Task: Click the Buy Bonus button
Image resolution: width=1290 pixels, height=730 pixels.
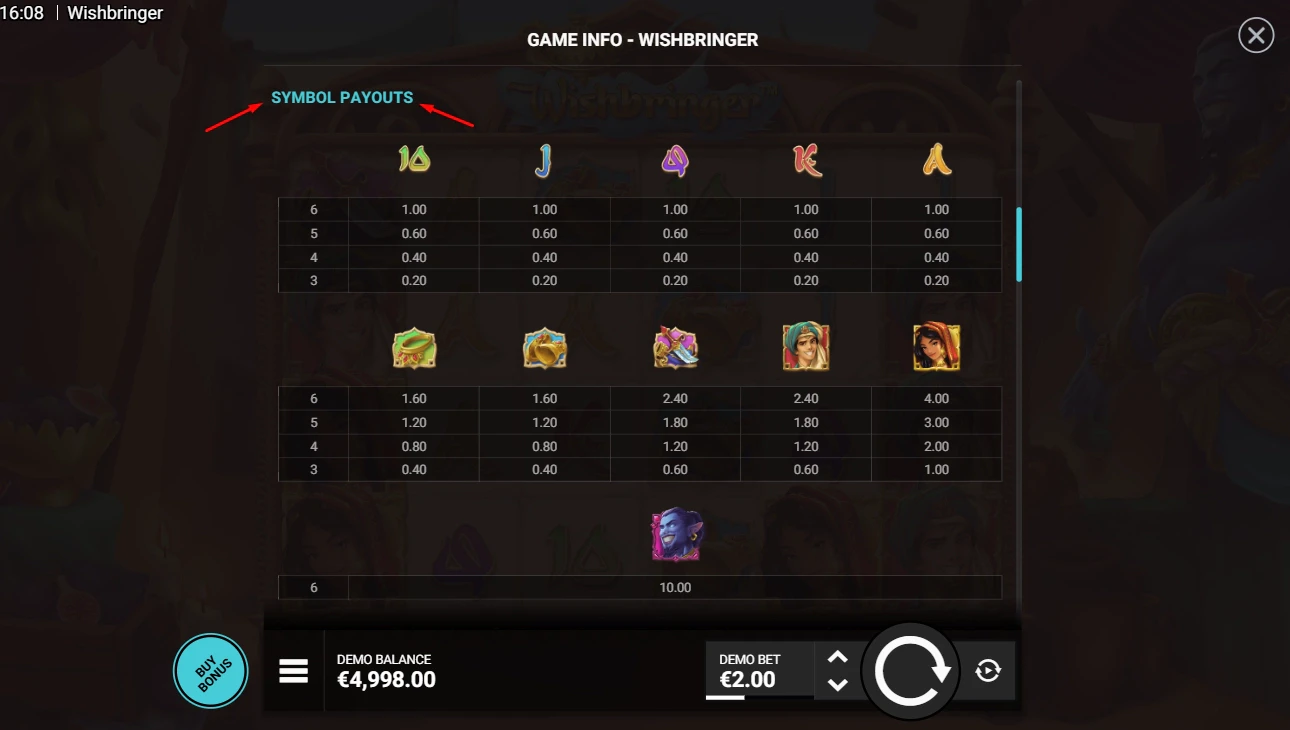Action: (x=210, y=670)
